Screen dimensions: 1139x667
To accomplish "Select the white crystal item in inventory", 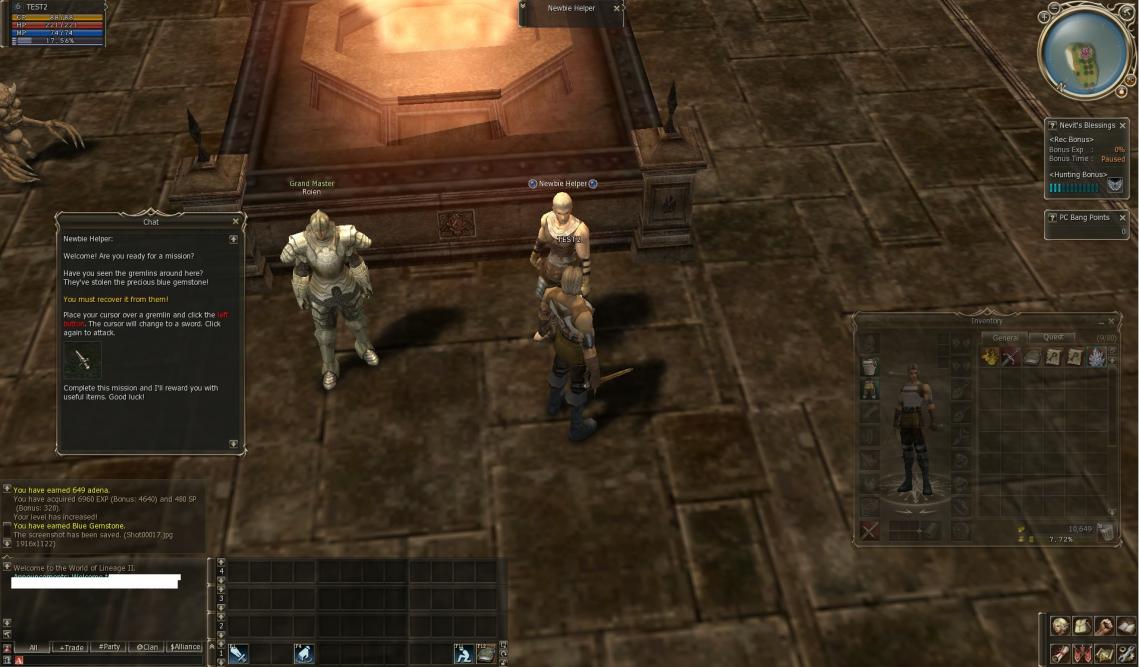I will coord(1096,357).
